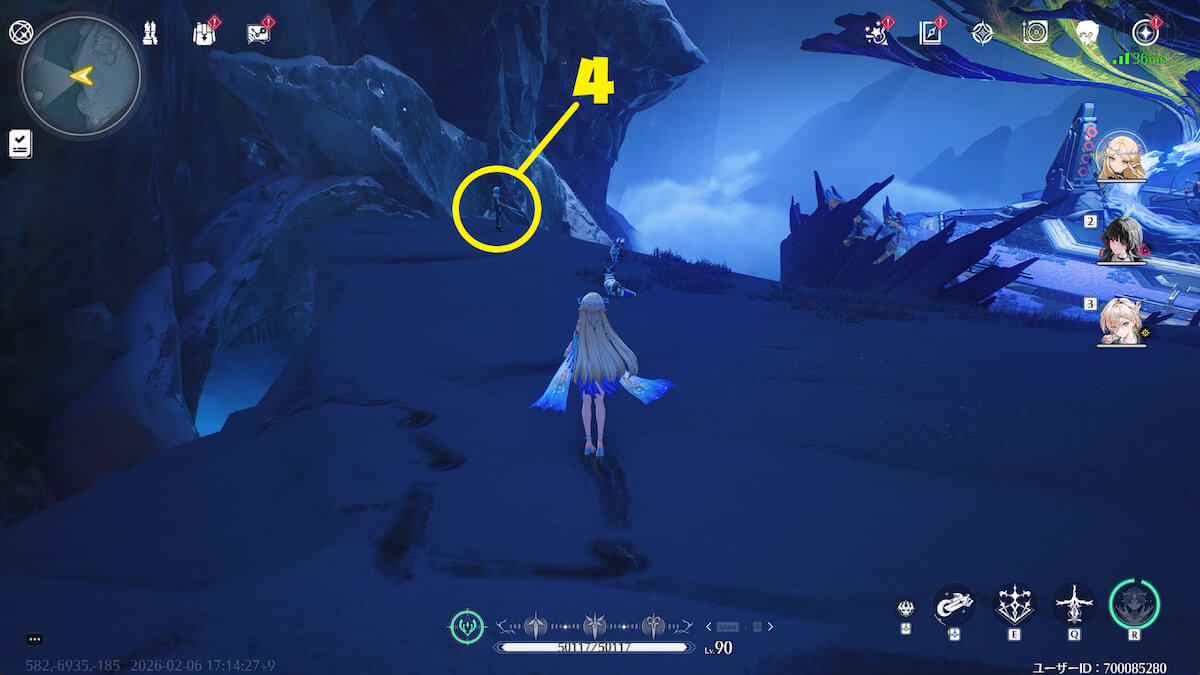Screen dimensions: 1200x675
Task: Open the camera photo mode icon
Action: 1035,33
